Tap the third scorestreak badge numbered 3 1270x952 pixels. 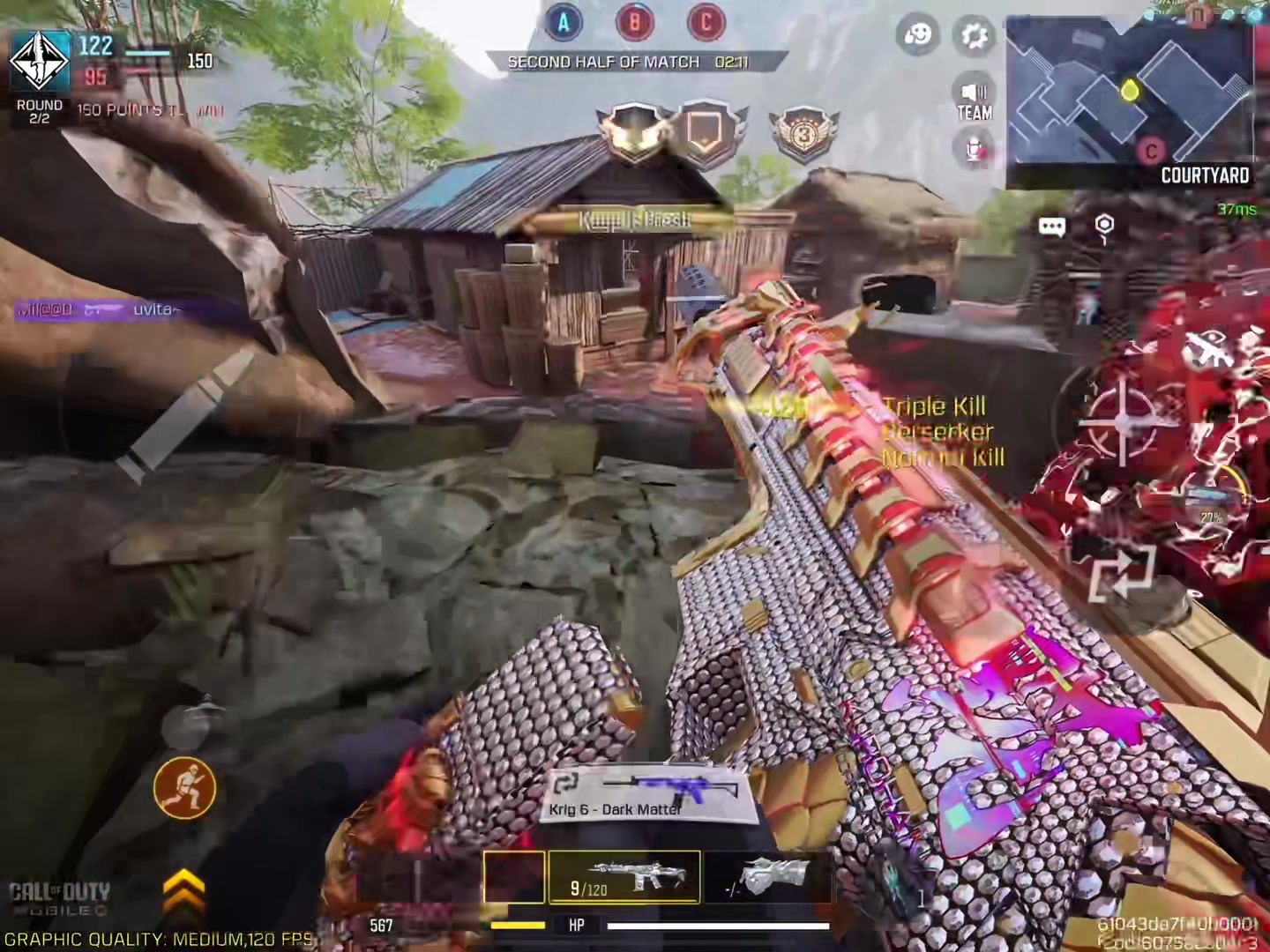coord(803,134)
